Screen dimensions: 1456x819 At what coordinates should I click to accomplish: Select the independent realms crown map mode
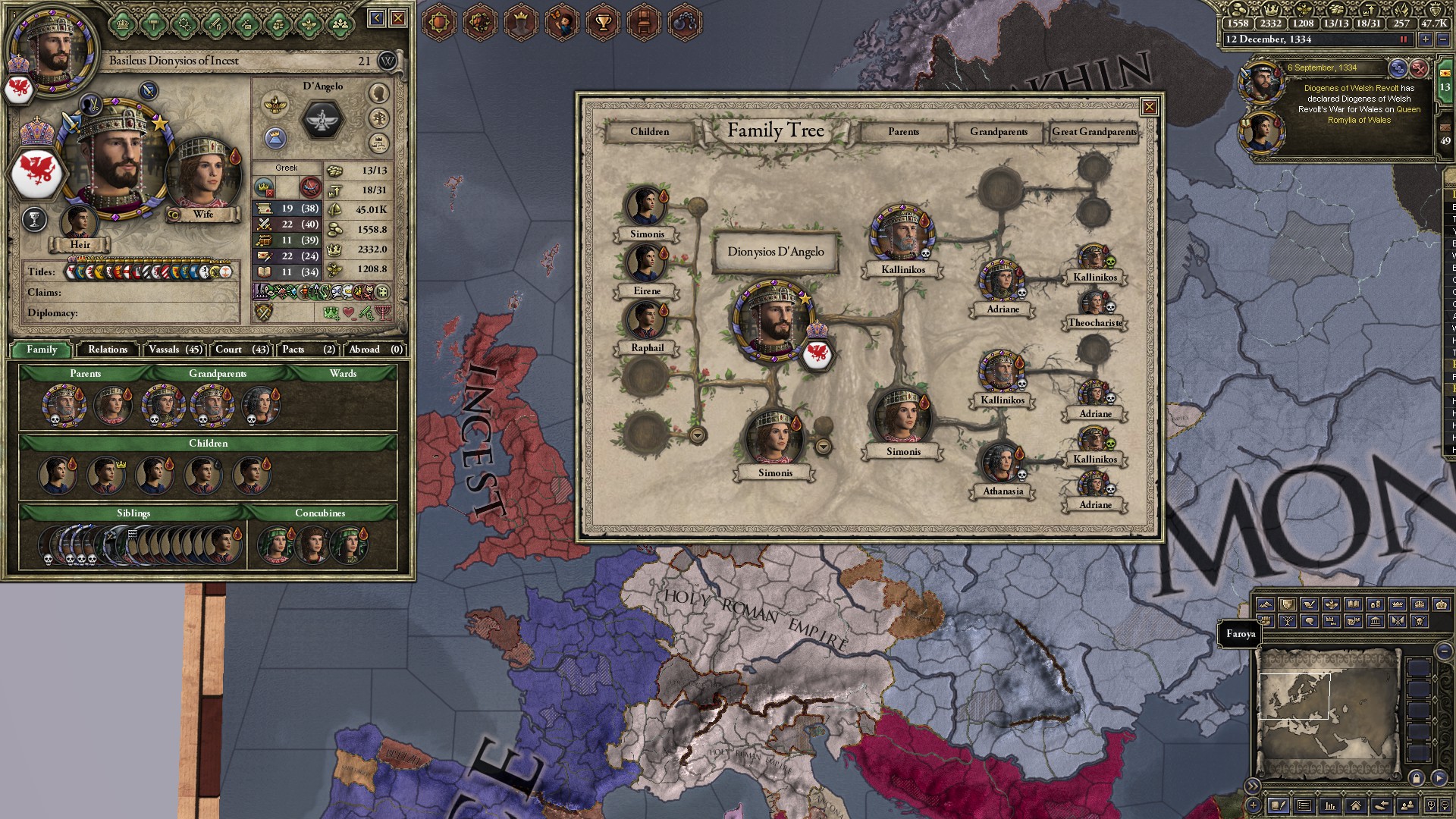[x=1396, y=604]
